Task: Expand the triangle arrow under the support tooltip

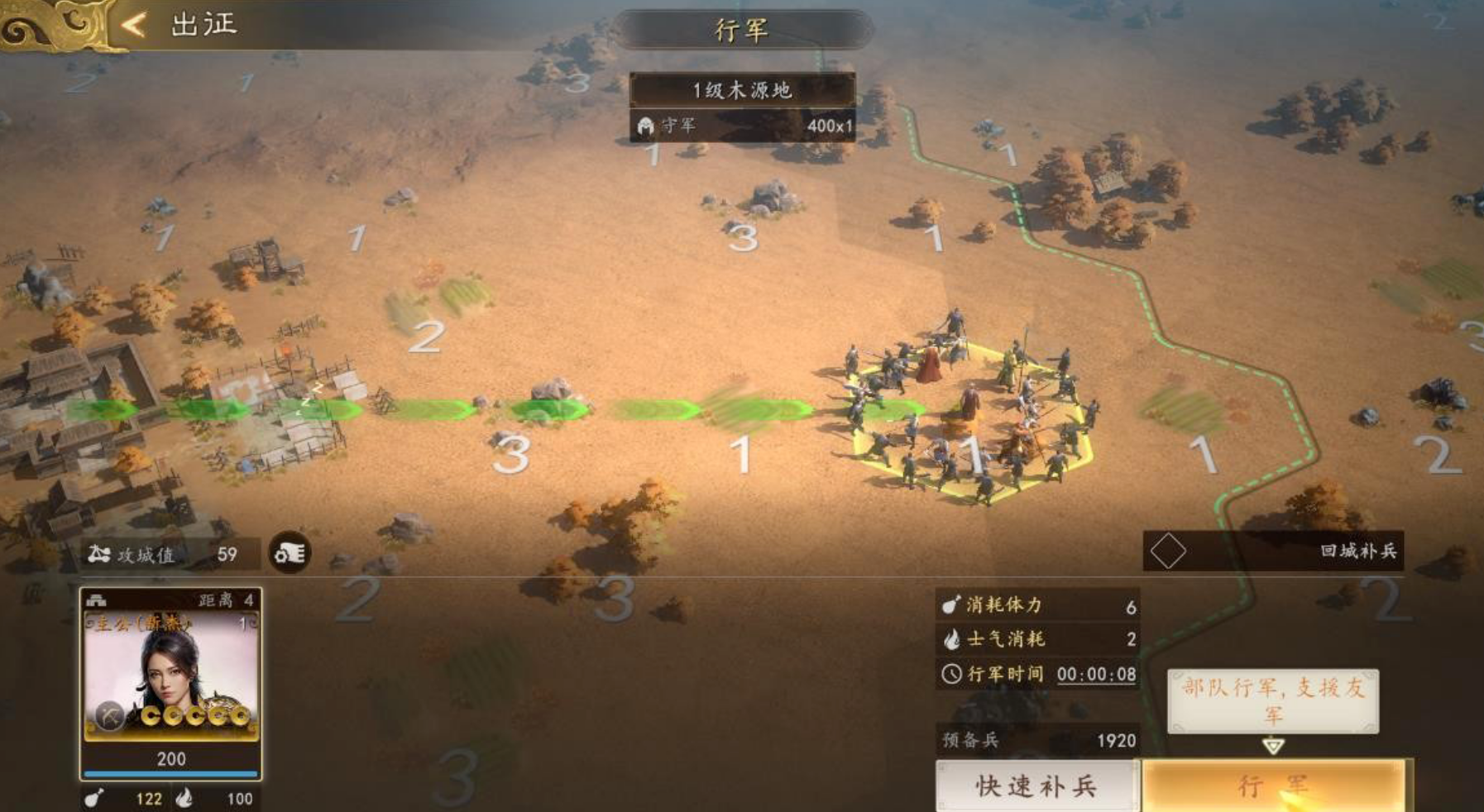Action: (x=1273, y=746)
